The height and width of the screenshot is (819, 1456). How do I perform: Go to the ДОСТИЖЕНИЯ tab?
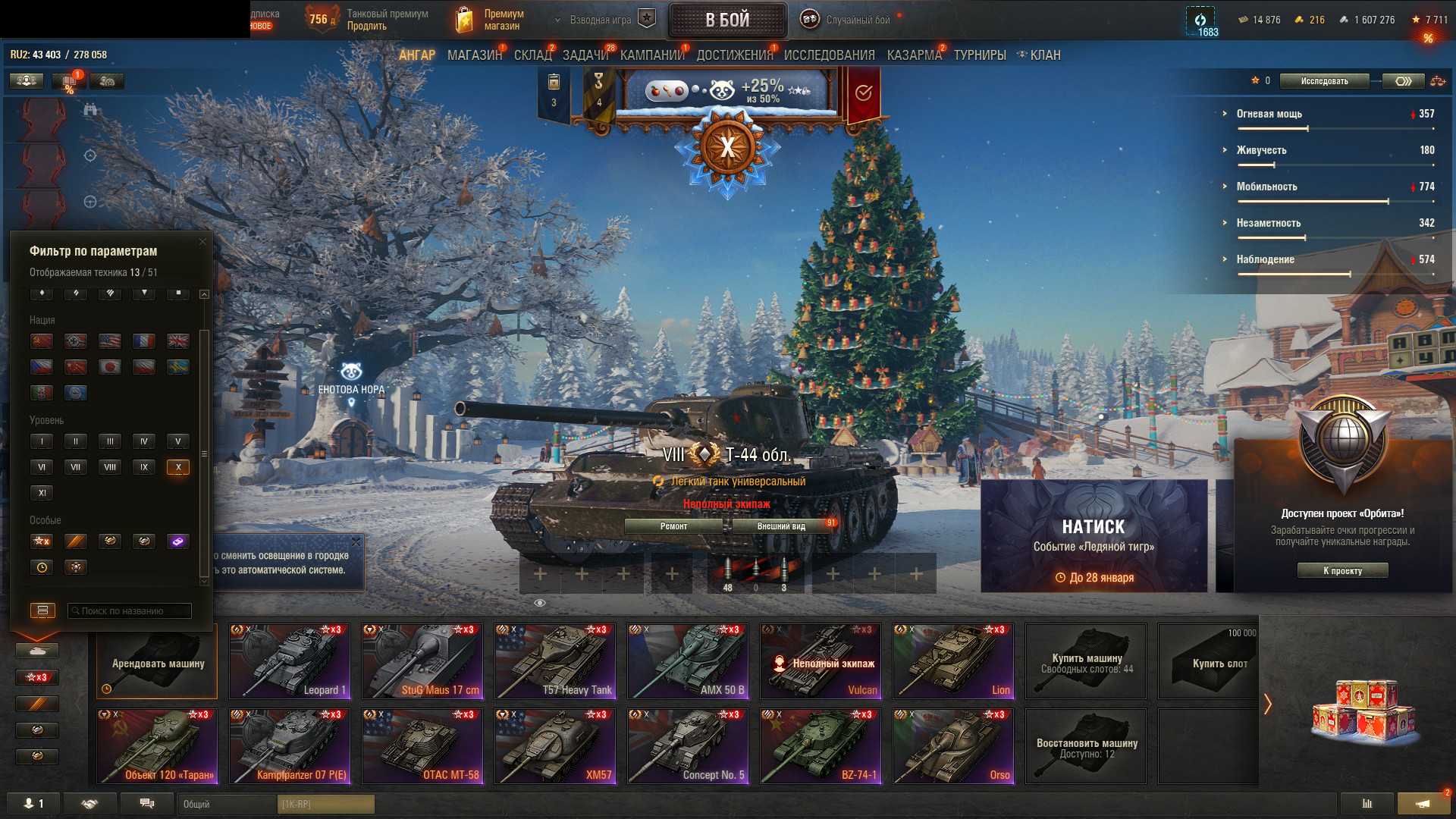click(x=734, y=55)
